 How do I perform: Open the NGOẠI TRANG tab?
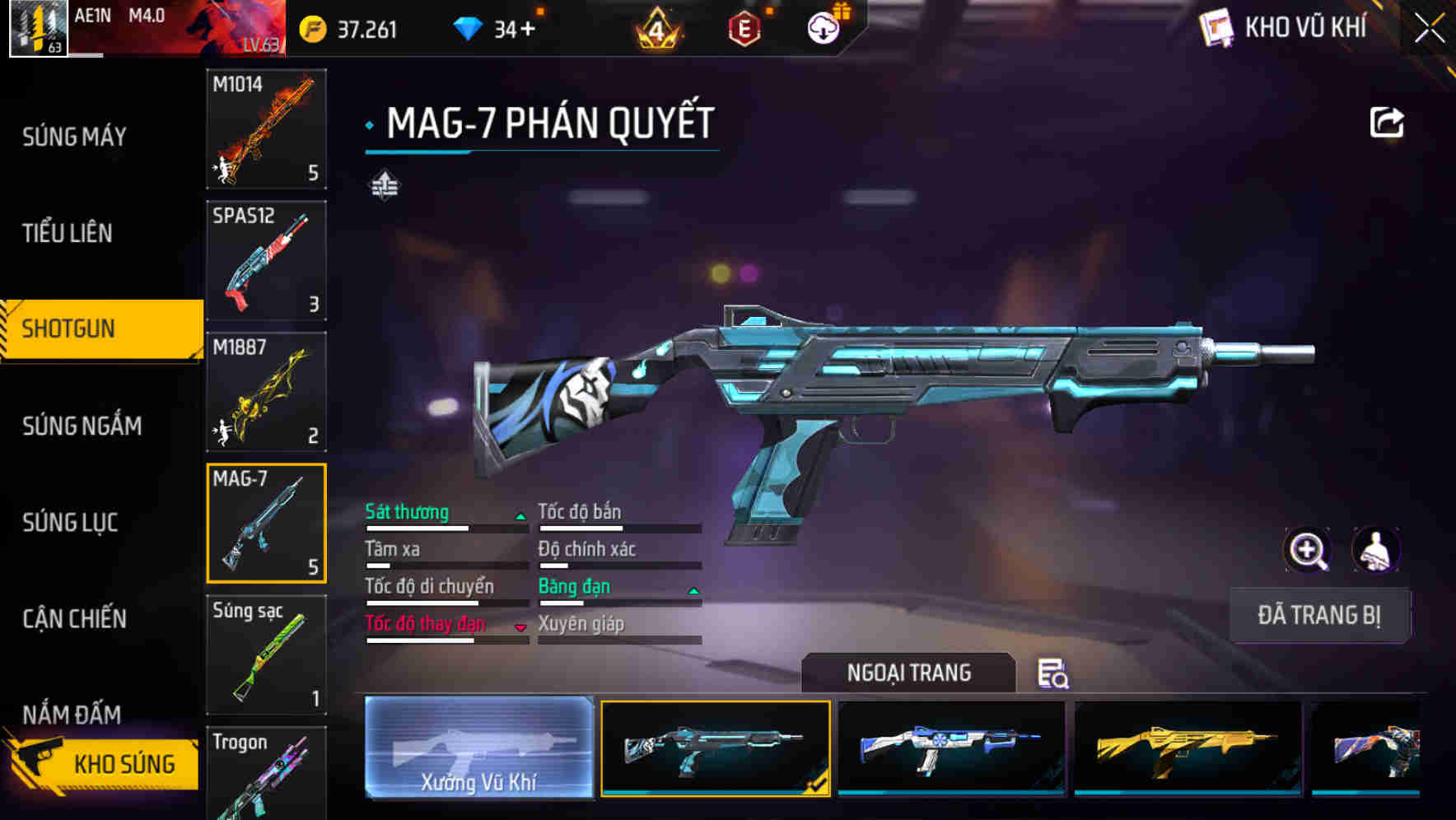pyautogui.click(x=908, y=673)
